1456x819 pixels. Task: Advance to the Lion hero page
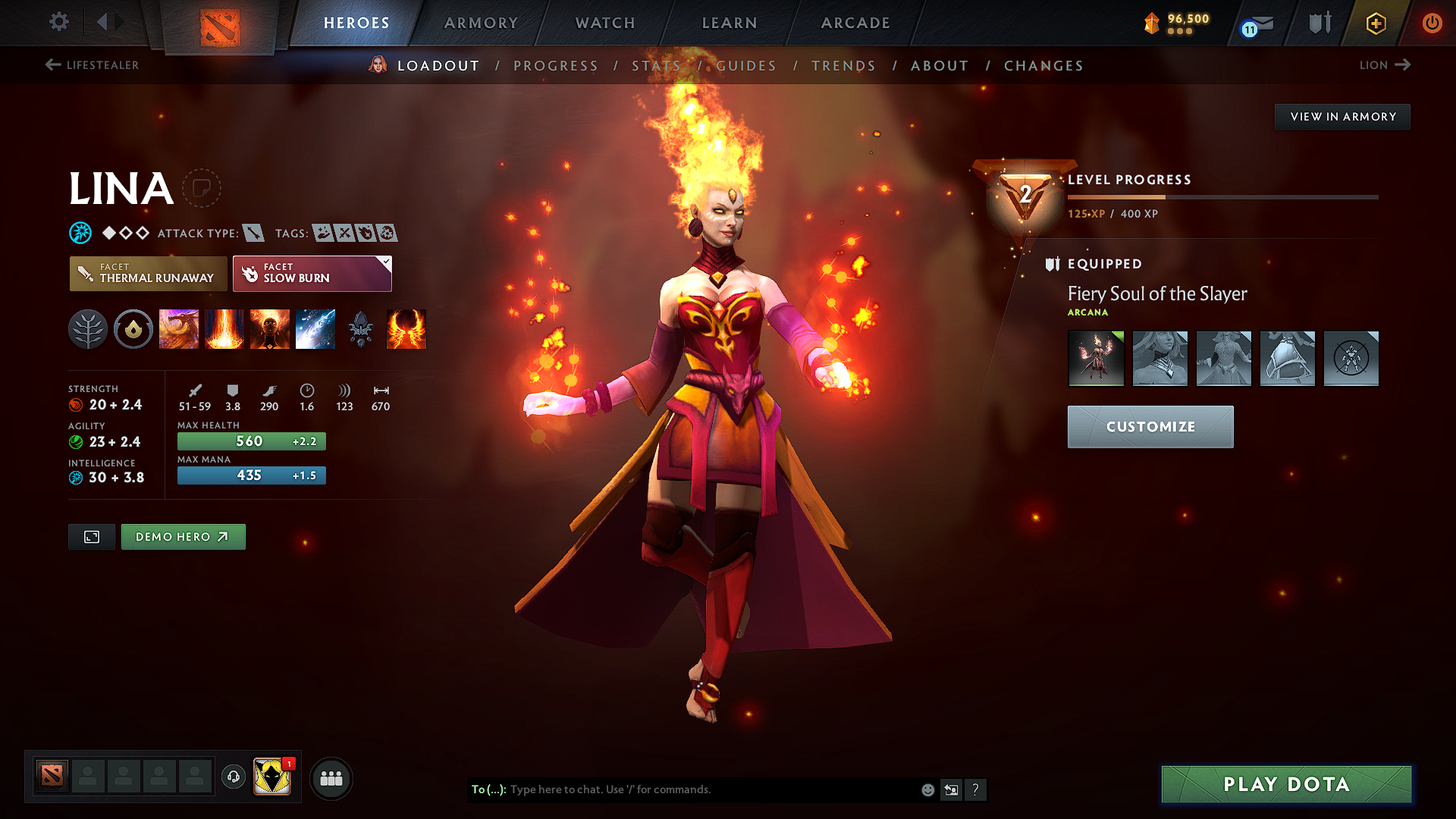click(1385, 65)
